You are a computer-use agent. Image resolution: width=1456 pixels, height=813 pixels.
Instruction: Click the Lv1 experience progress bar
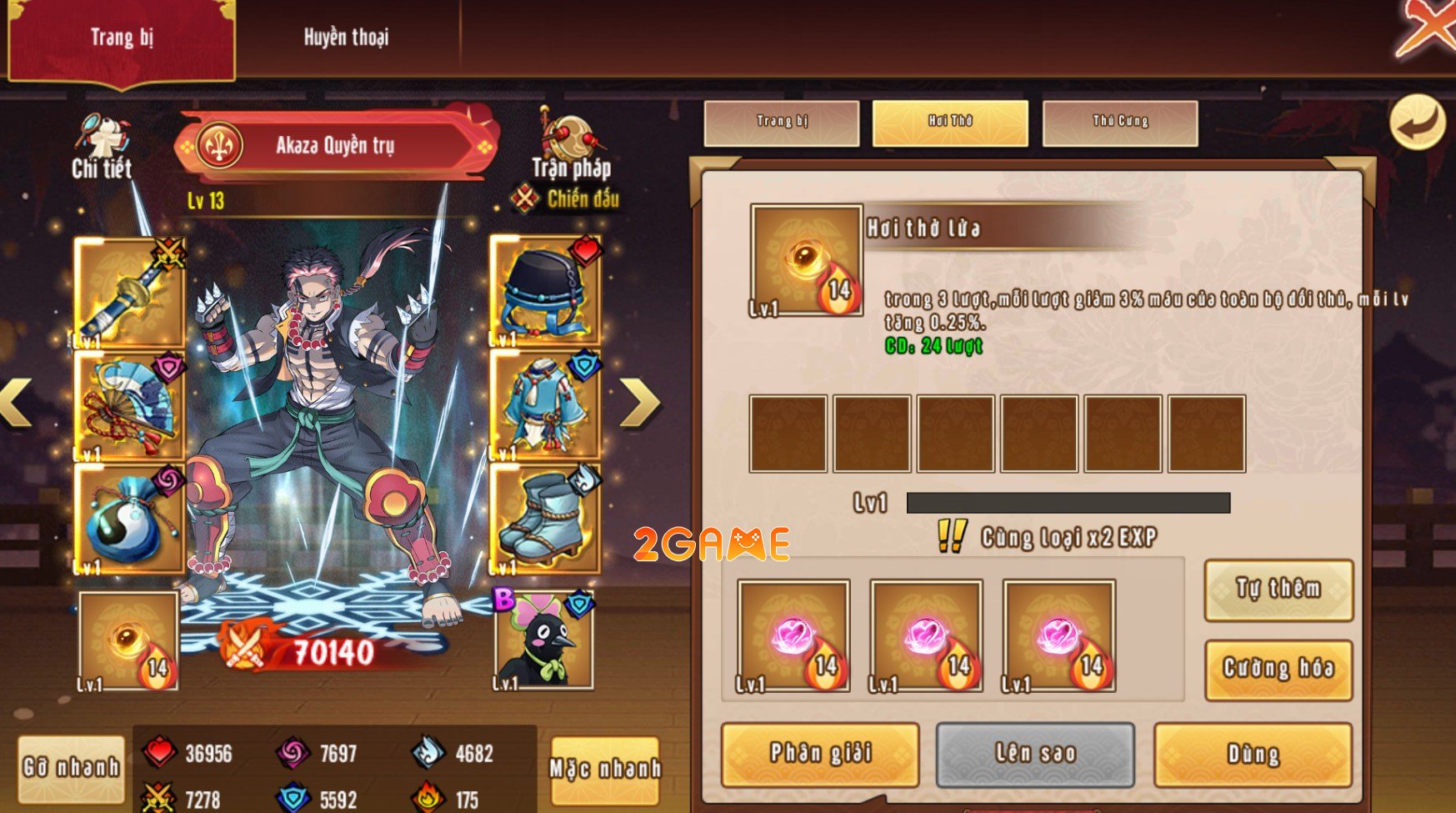(1067, 504)
